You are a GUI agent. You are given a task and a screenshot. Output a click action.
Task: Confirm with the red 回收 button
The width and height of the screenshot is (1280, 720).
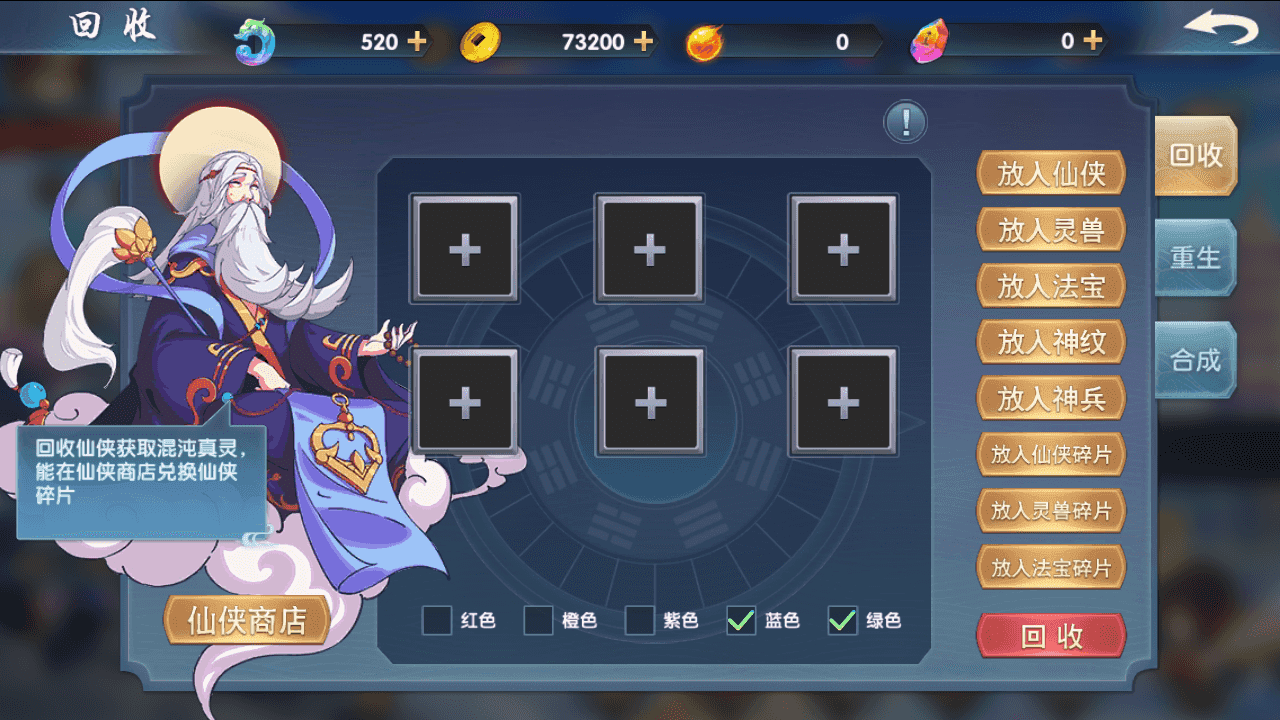(x=1051, y=636)
